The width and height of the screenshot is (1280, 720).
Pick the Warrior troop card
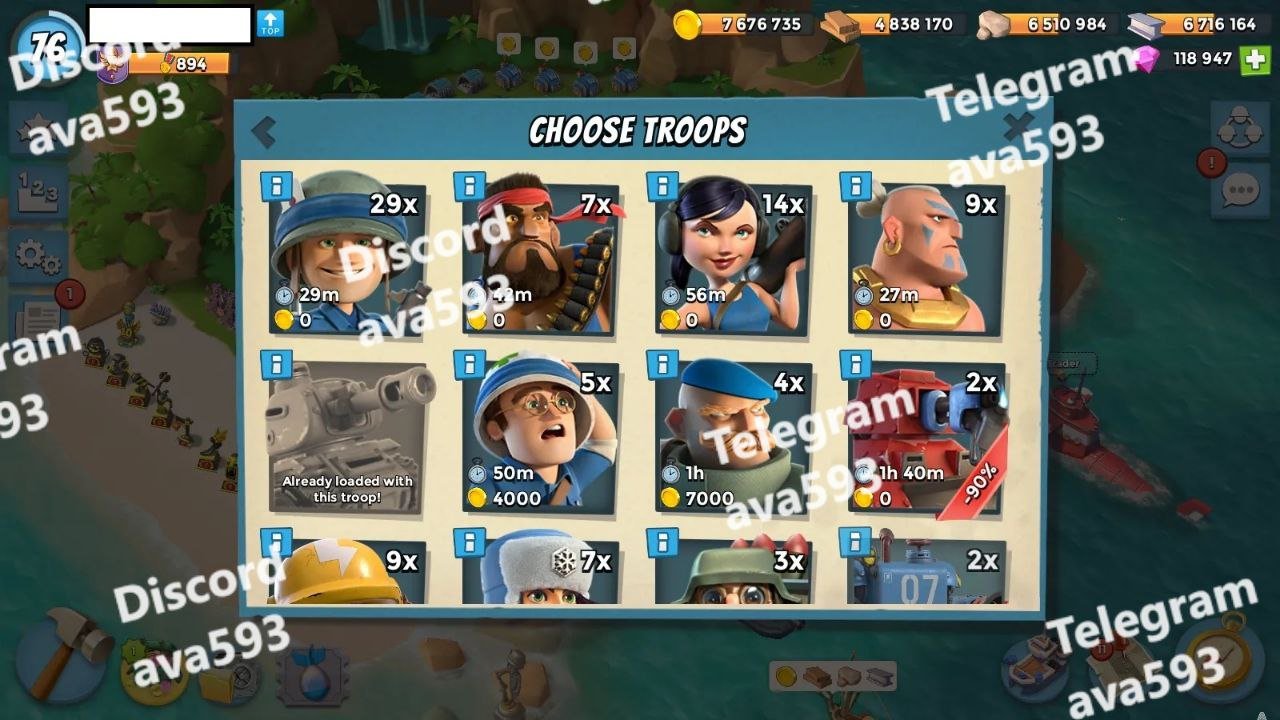pyautogui.click(x=926, y=259)
